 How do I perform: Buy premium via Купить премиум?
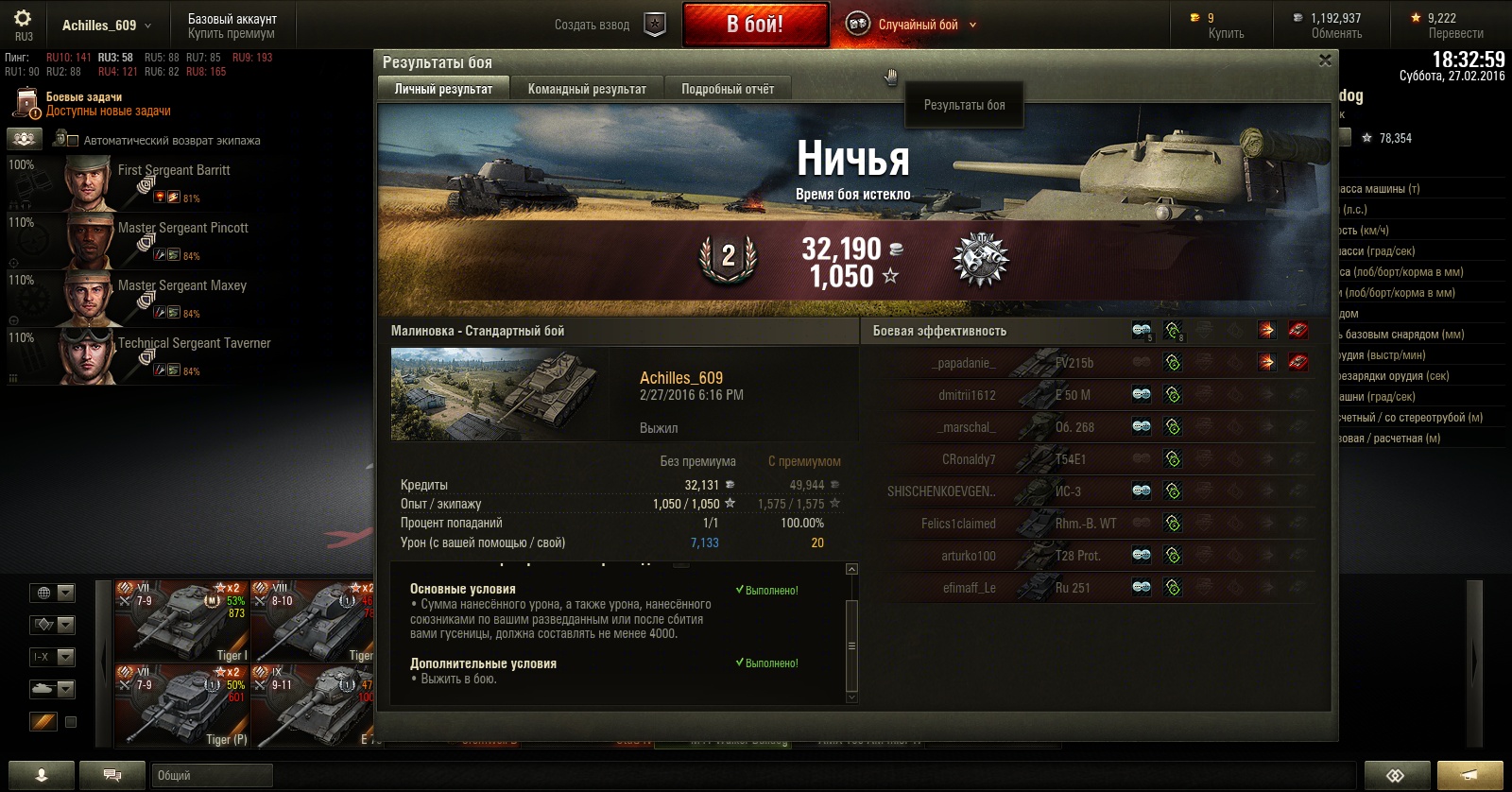pos(232,33)
